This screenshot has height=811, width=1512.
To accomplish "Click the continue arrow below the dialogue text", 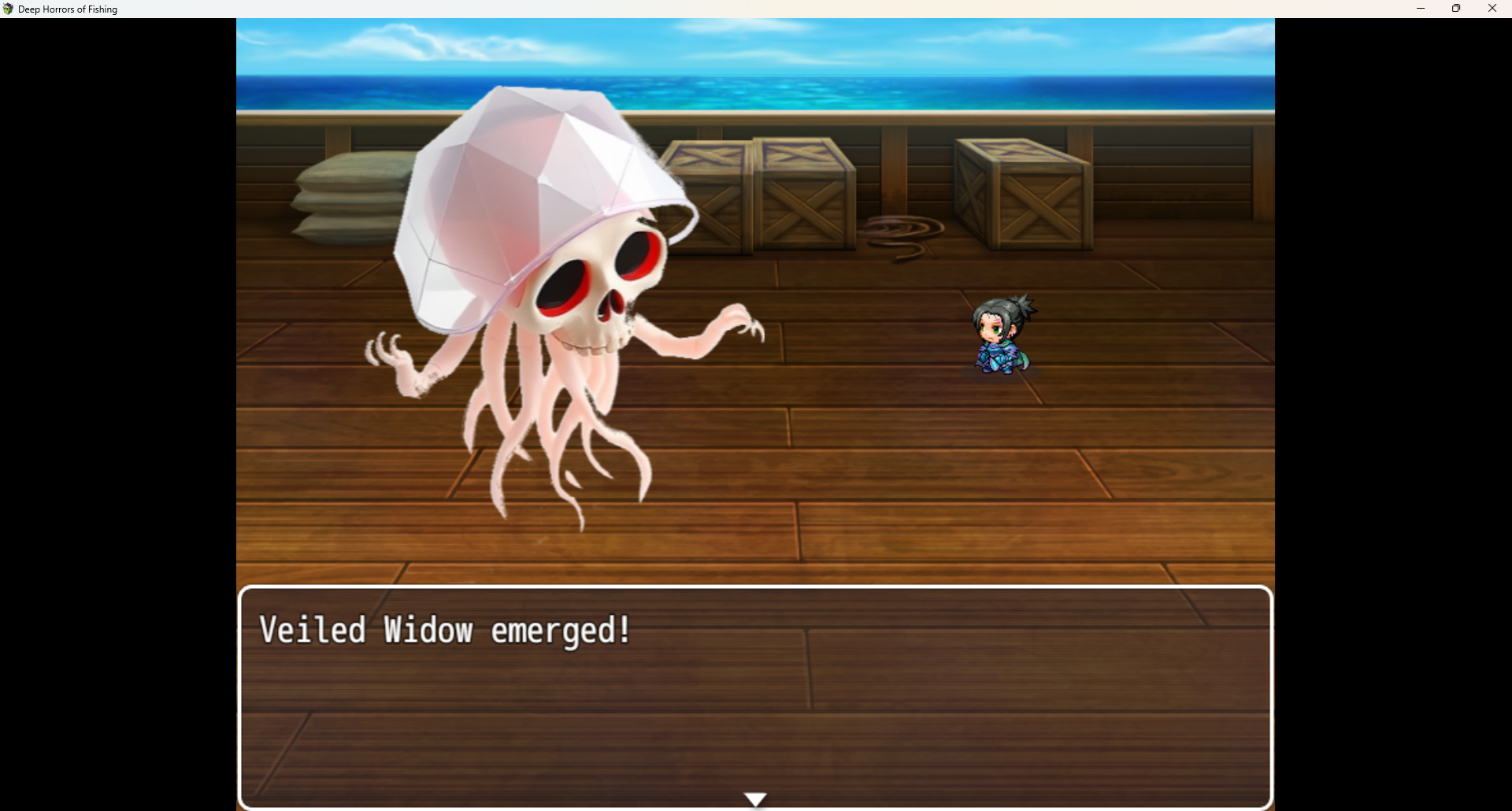I will click(x=755, y=798).
